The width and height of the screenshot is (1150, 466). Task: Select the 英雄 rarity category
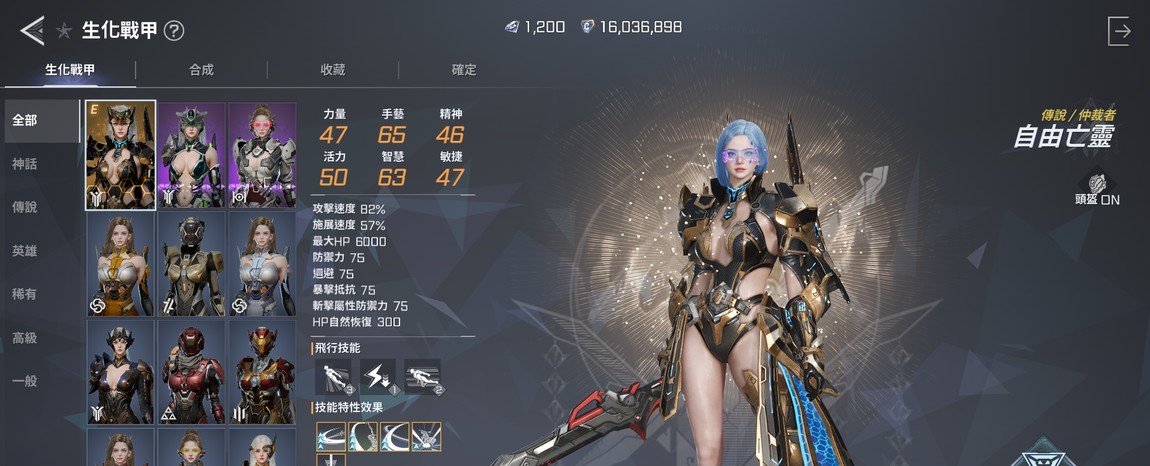(25, 251)
